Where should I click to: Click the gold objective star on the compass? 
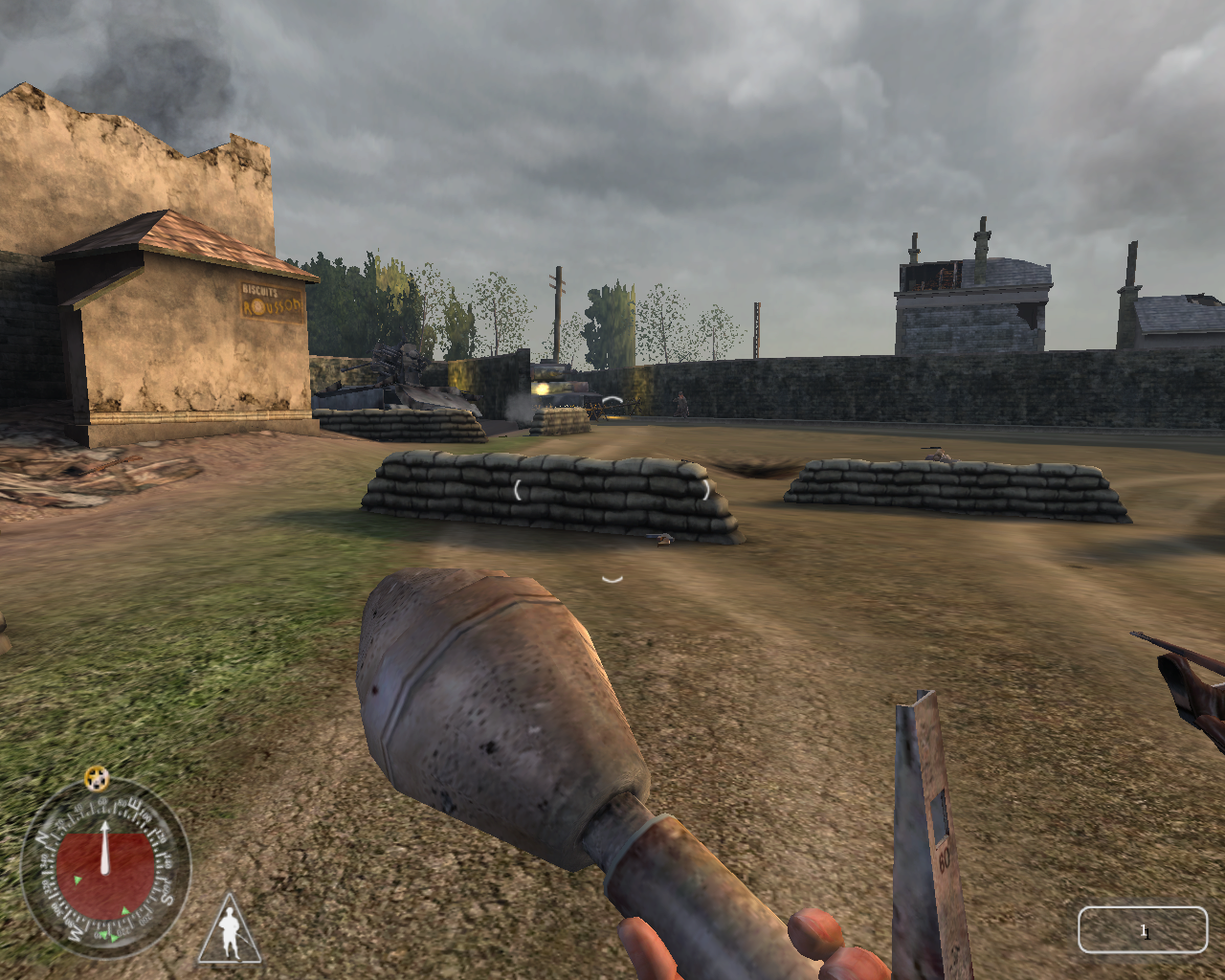[97, 779]
